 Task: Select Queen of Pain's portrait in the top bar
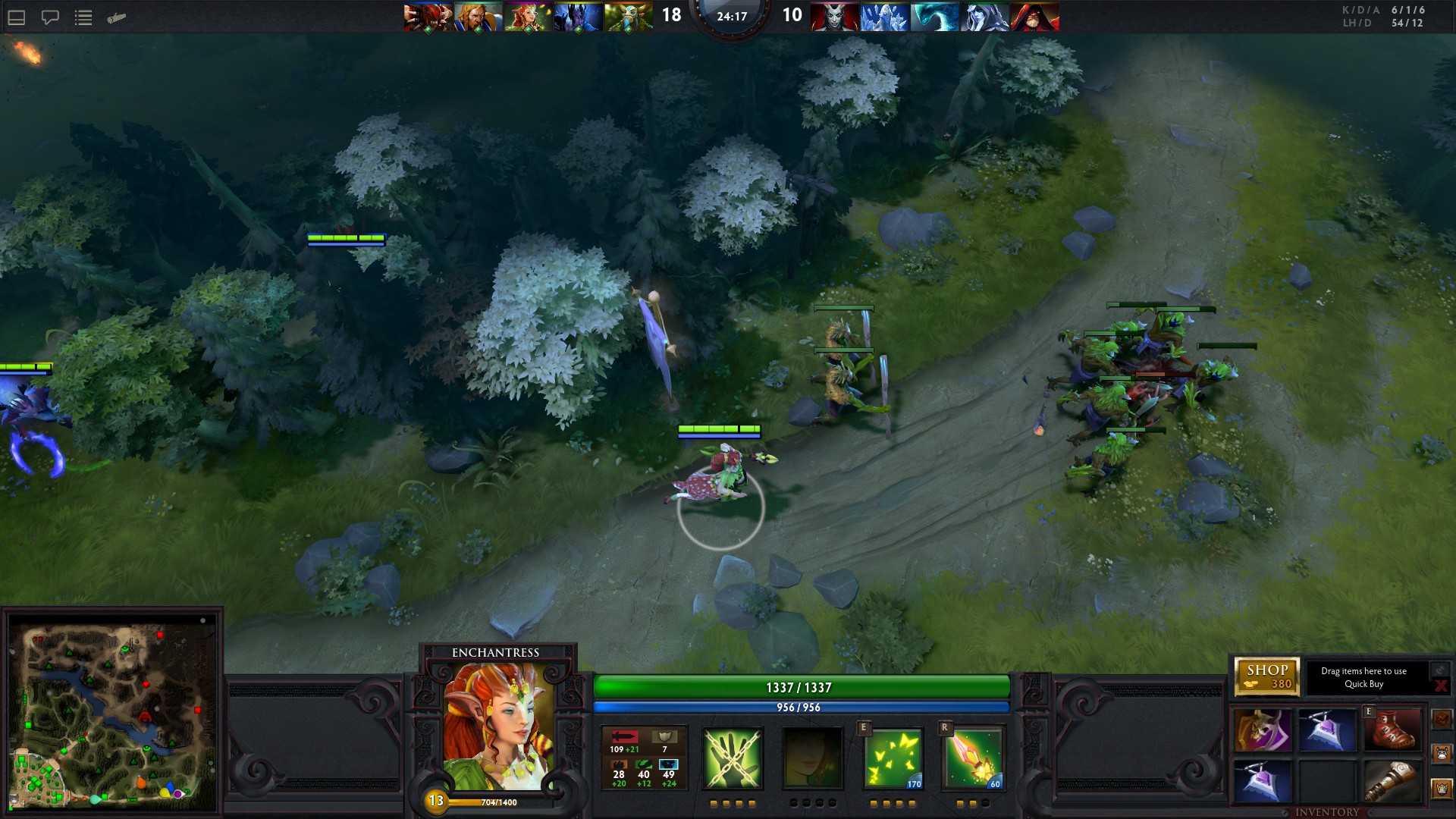pos(834,17)
